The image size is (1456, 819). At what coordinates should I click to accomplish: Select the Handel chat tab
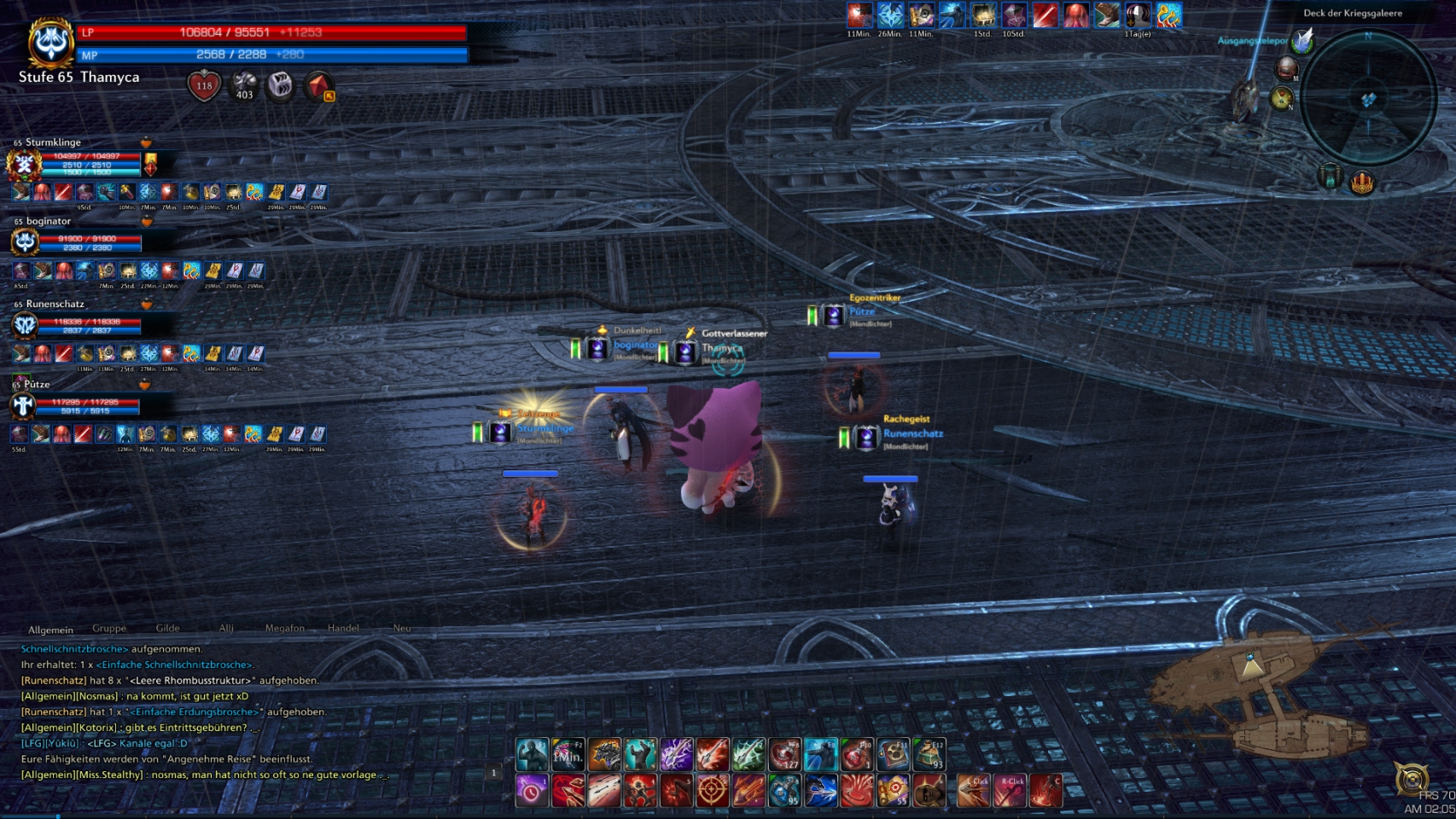pyautogui.click(x=343, y=629)
